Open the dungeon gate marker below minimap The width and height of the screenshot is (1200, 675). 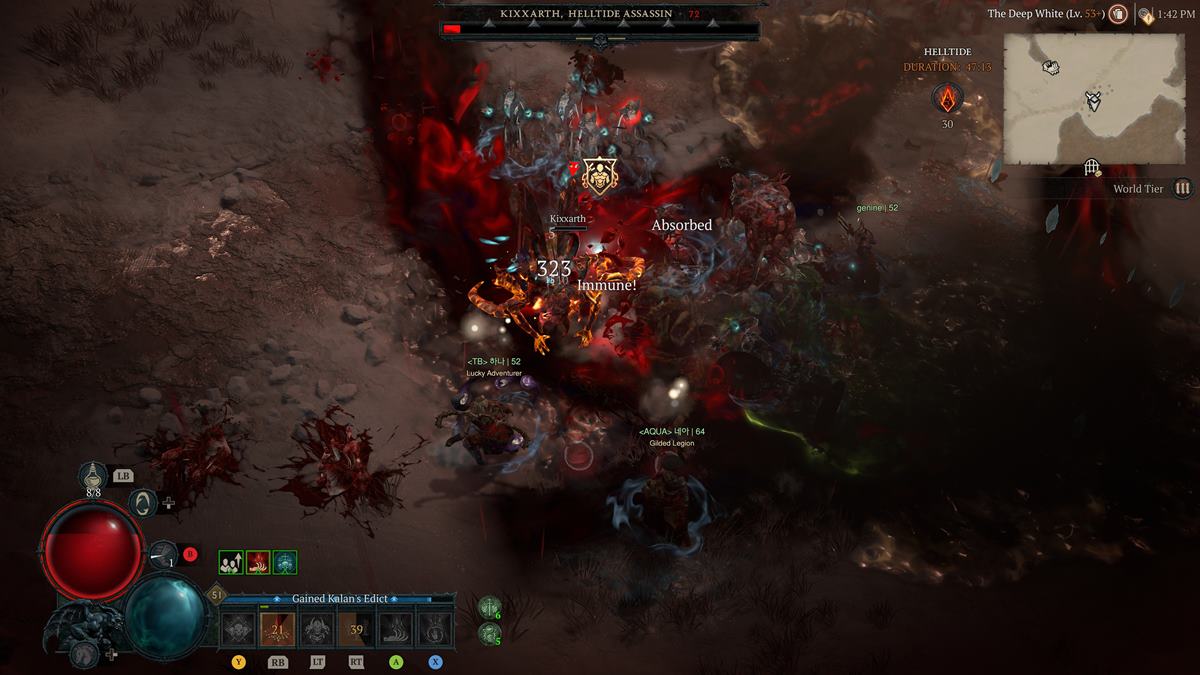coord(1093,168)
